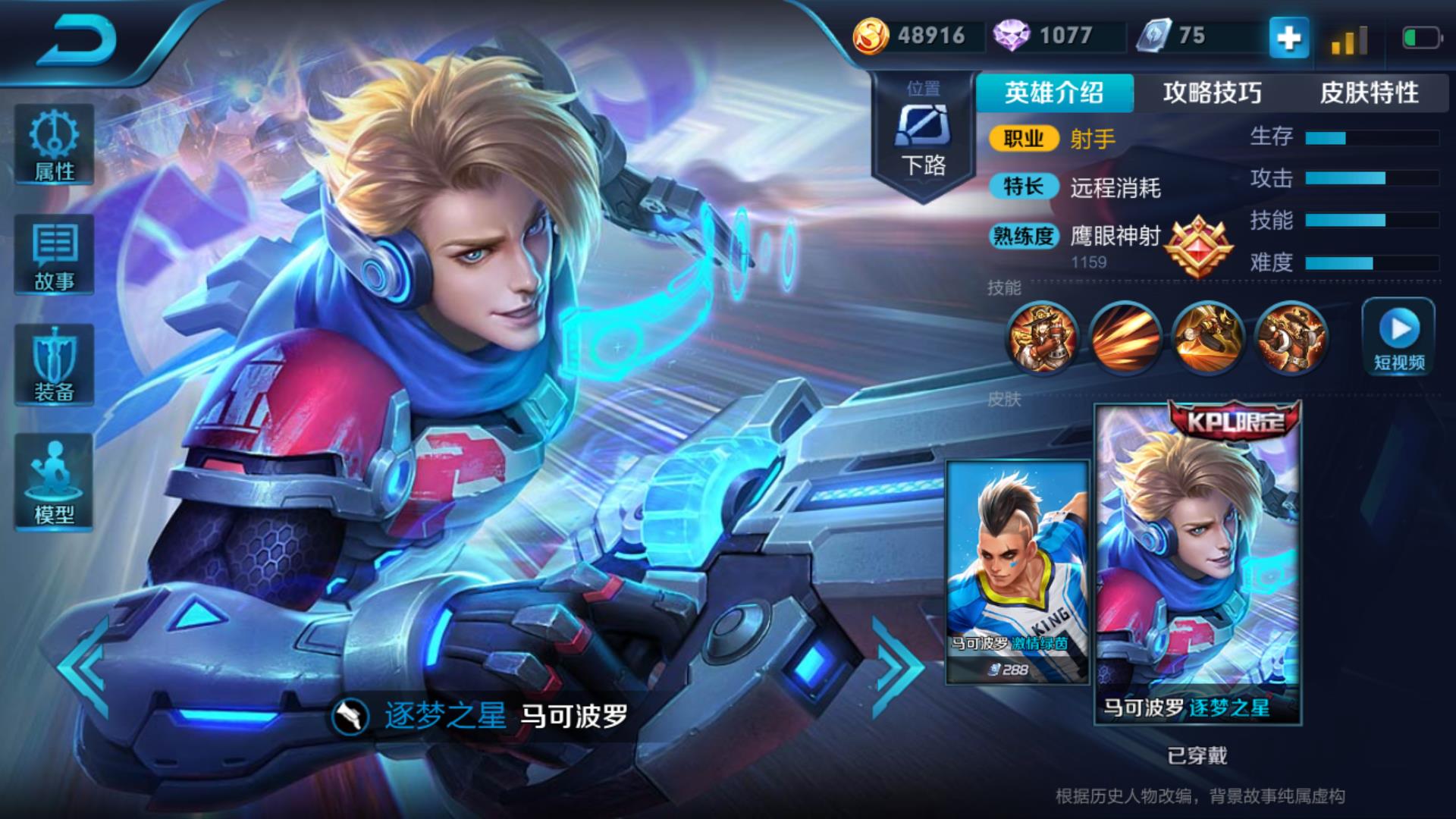
Task: Switch to the 英雄介绍 tab
Action: click(x=1054, y=93)
